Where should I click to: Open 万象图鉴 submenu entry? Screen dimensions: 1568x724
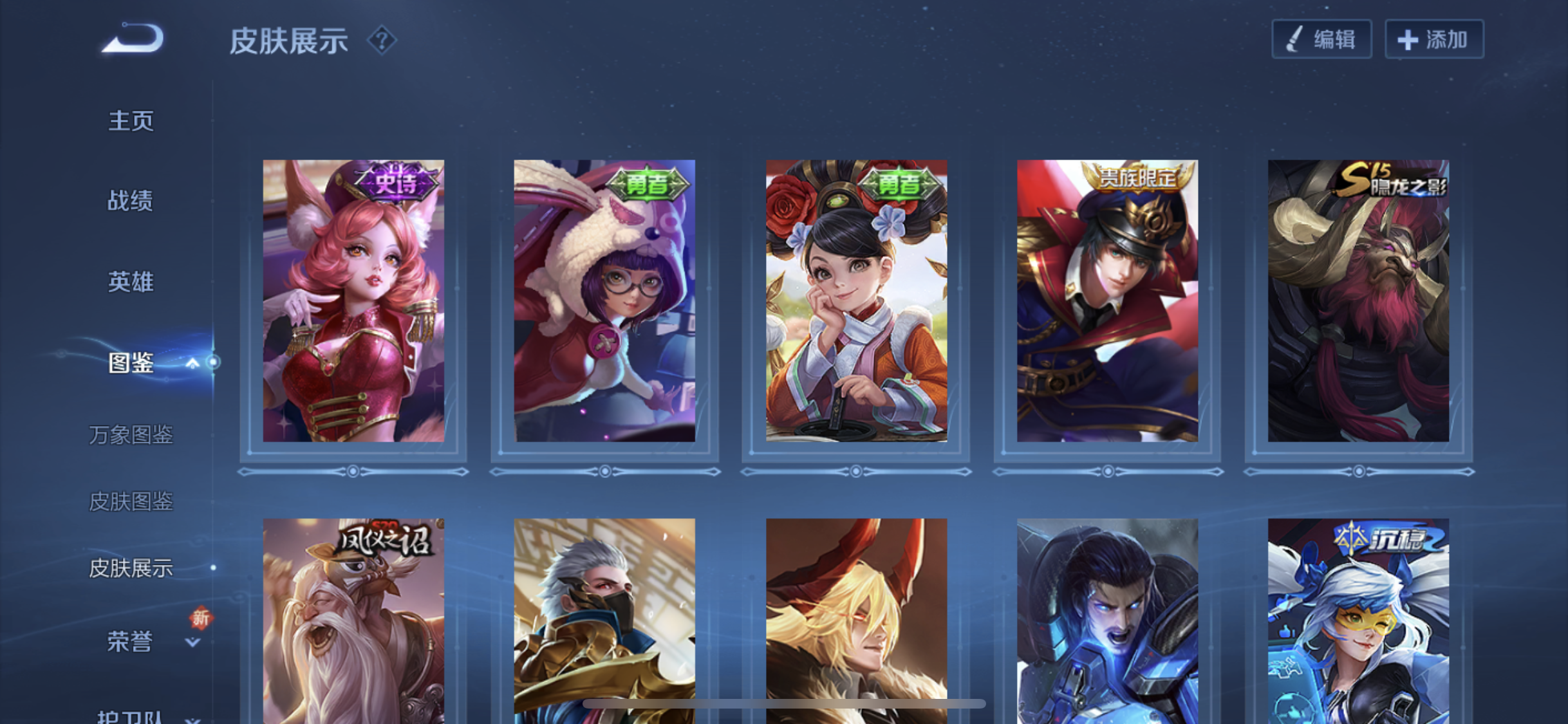tap(131, 435)
